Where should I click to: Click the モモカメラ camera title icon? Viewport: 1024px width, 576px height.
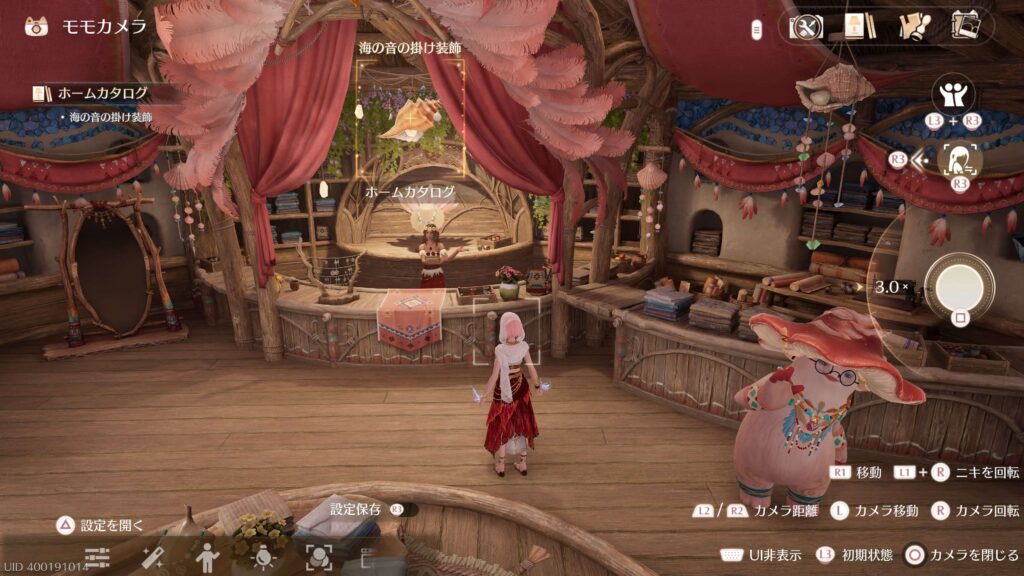click(x=37, y=26)
